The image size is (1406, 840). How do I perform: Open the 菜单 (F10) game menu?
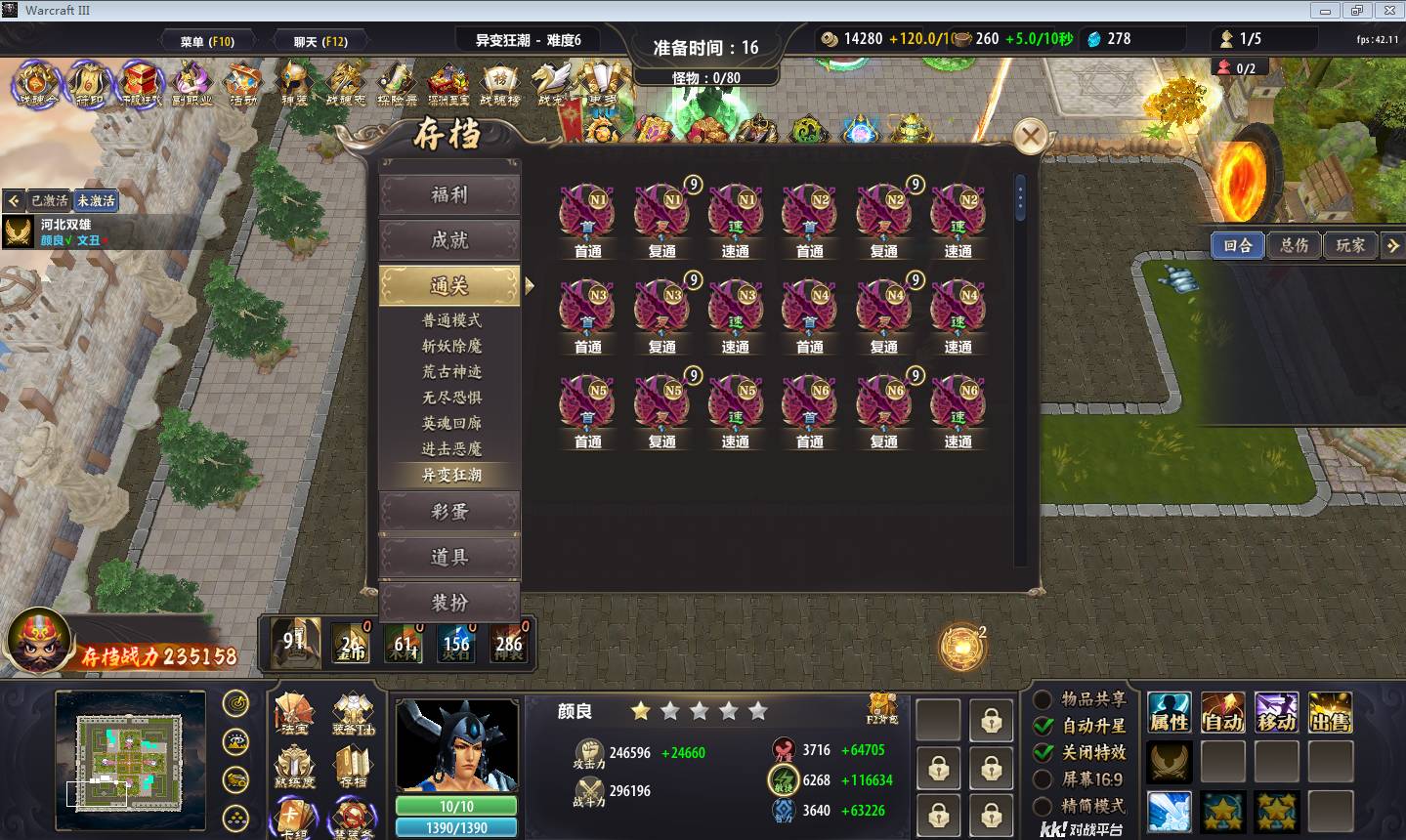click(207, 41)
